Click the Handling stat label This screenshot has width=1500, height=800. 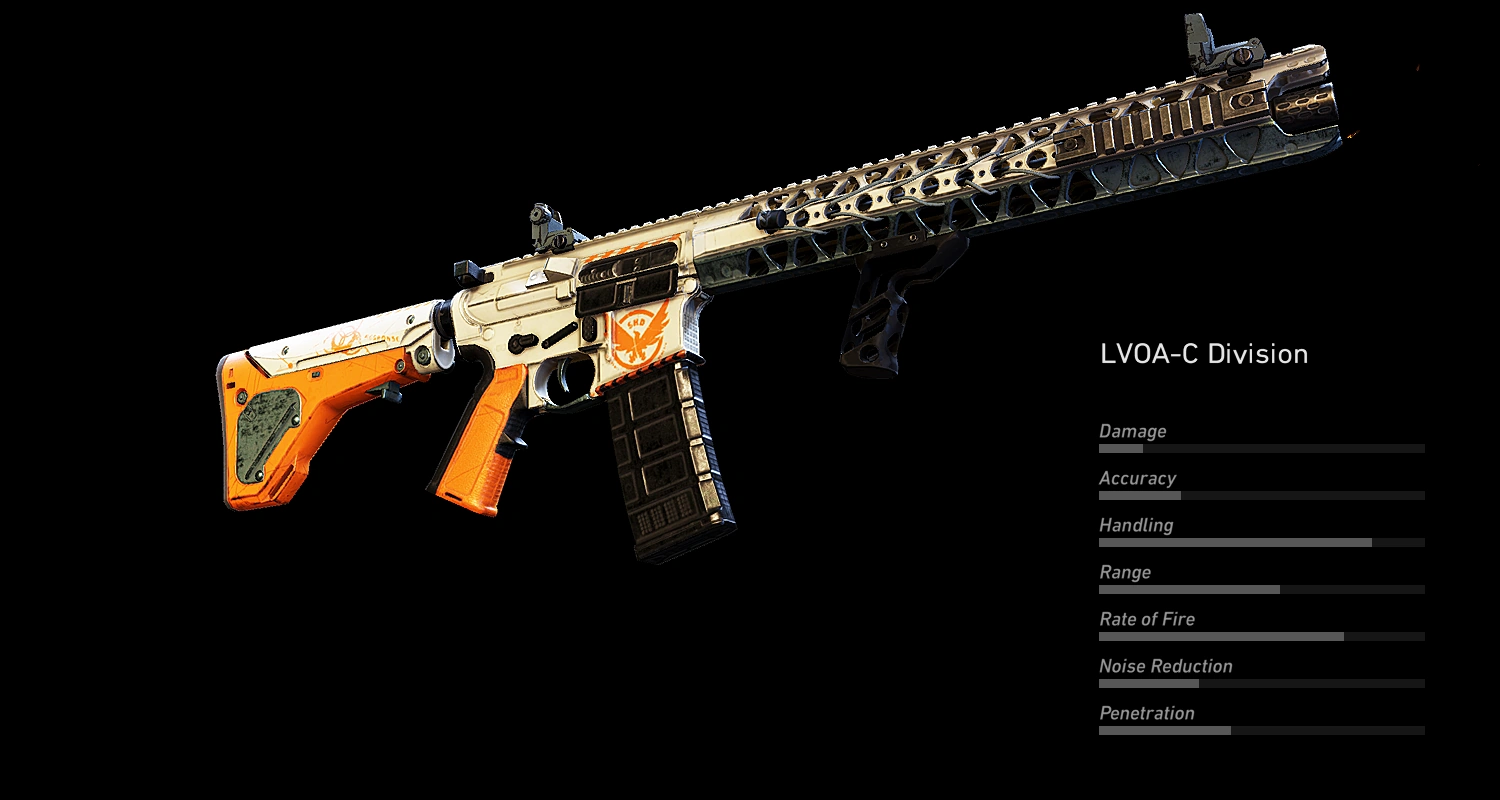point(1137,525)
